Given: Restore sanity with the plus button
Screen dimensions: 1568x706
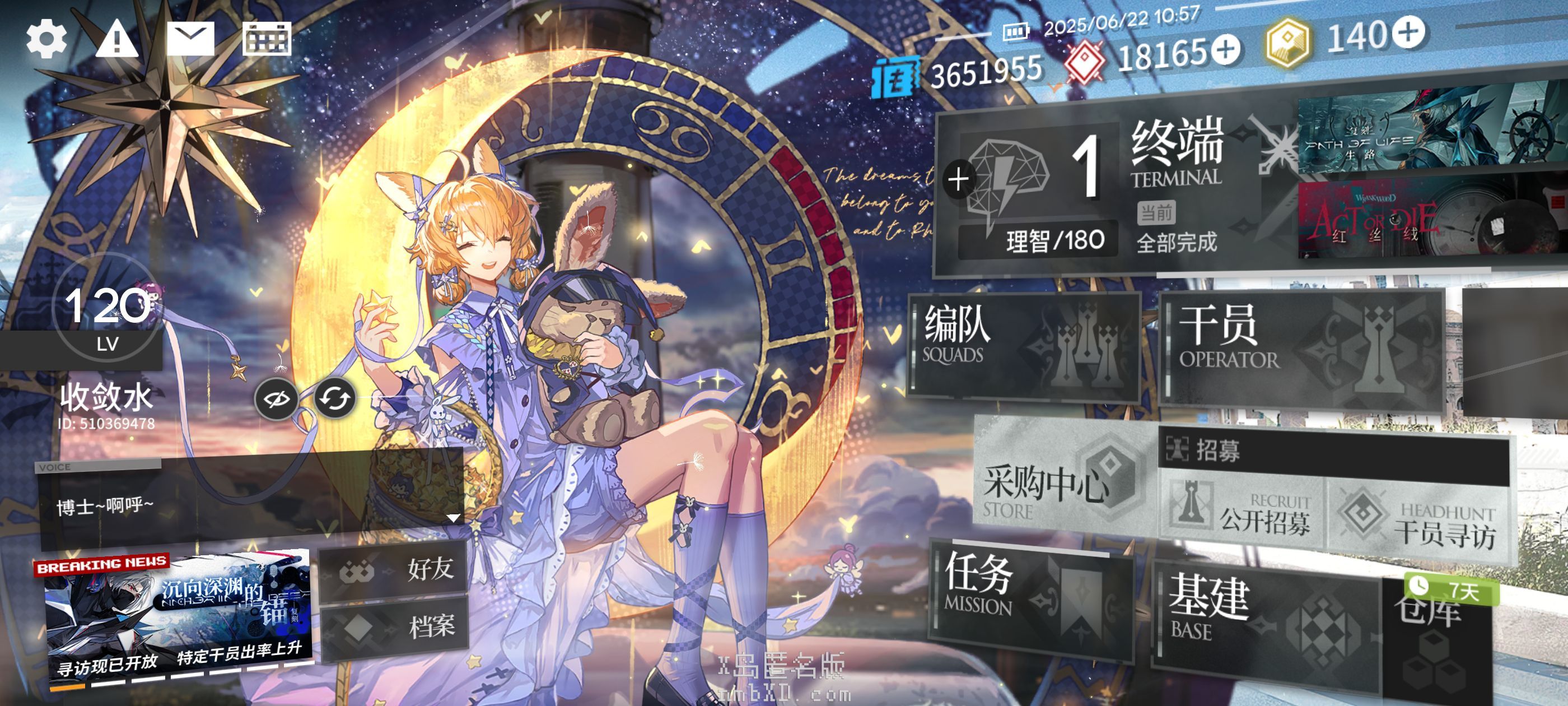Looking at the screenshot, I should pos(959,180).
